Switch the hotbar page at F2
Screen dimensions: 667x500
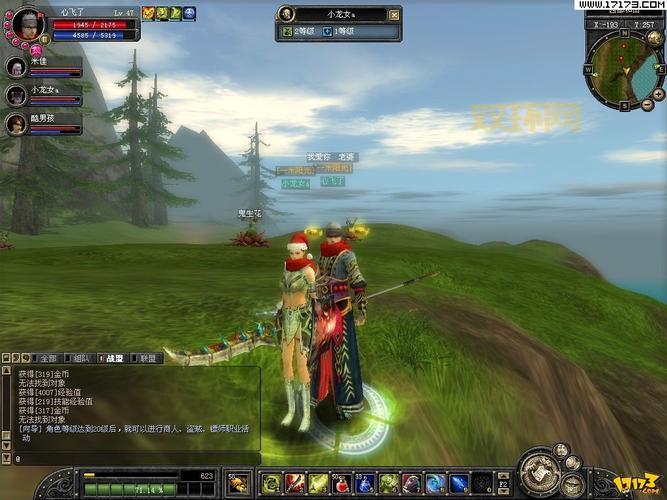pos(504,483)
